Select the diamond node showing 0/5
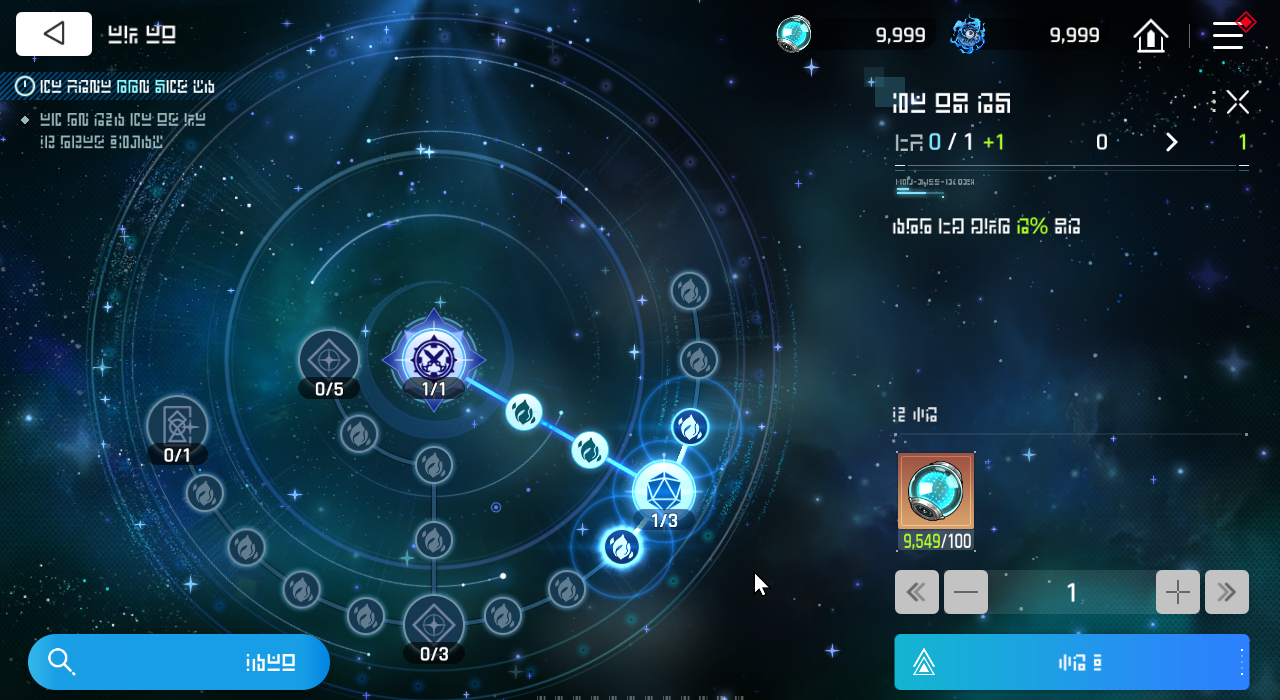This screenshot has width=1280, height=700. (329, 360)
